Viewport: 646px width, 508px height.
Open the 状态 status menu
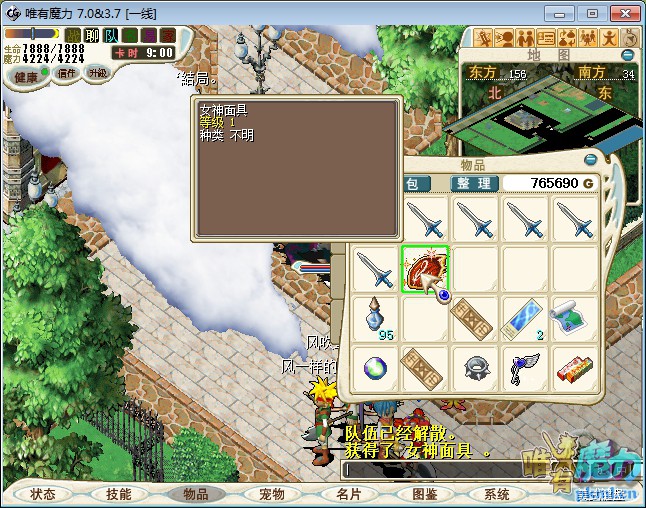(43, 494)
